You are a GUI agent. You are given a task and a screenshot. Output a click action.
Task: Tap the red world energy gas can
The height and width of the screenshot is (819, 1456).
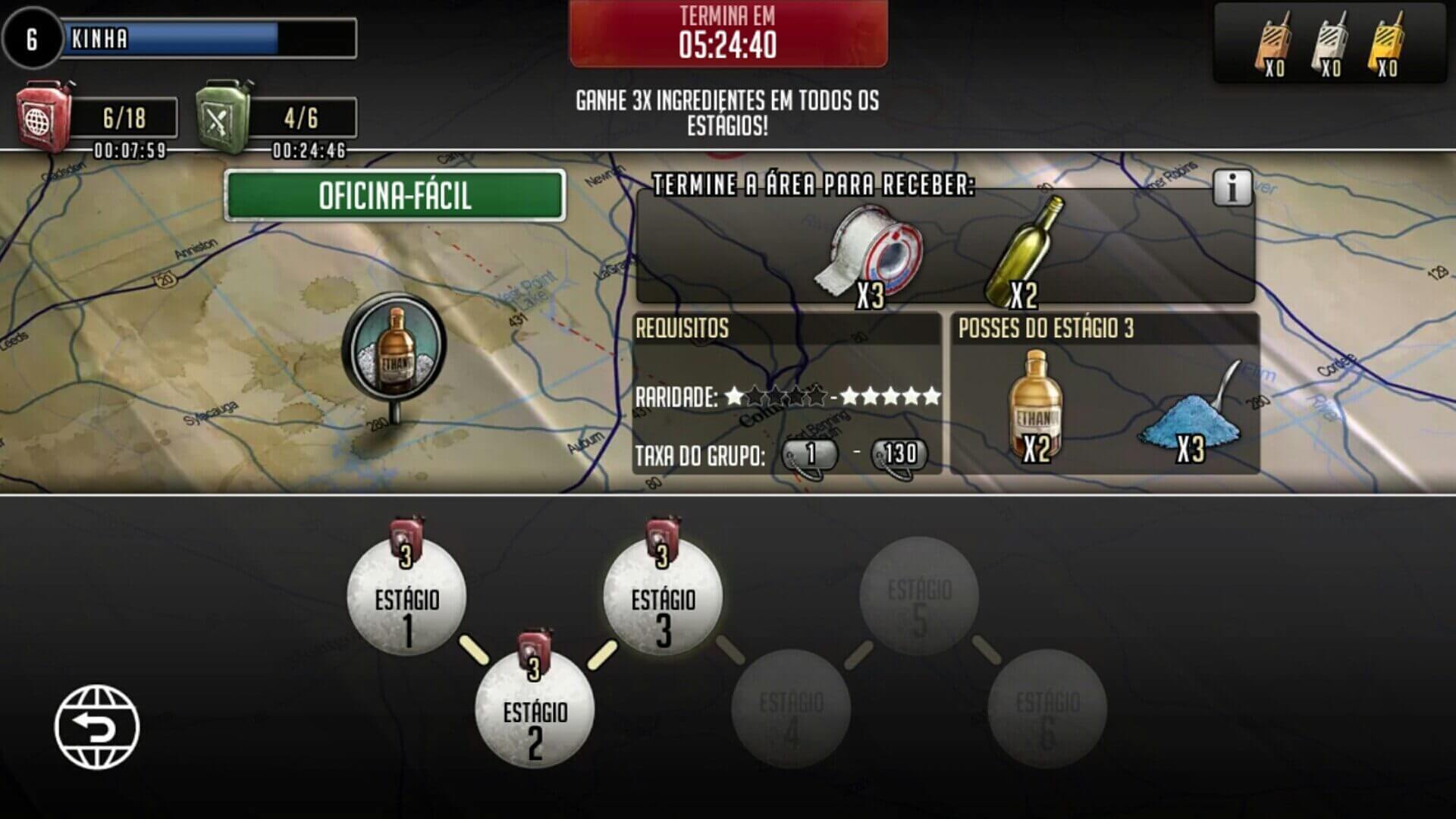(45, 118)
